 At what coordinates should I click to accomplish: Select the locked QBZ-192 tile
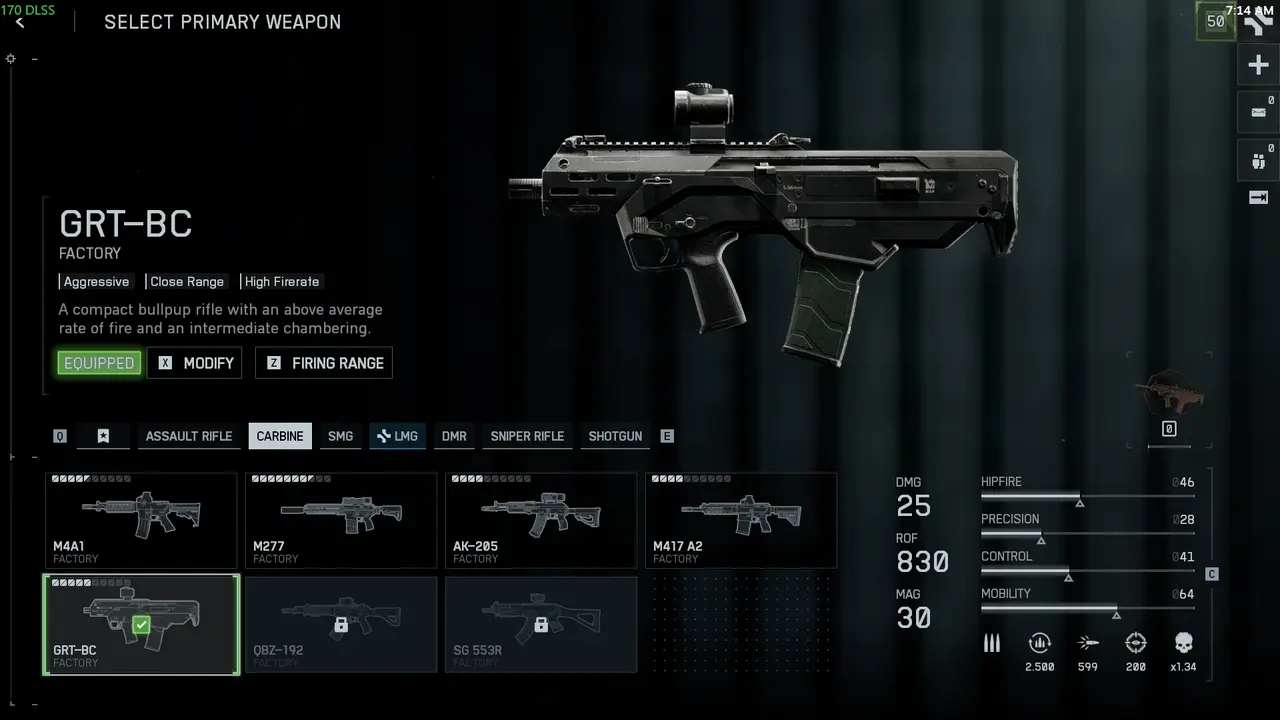pyautogui.click(x=341, y=624)
